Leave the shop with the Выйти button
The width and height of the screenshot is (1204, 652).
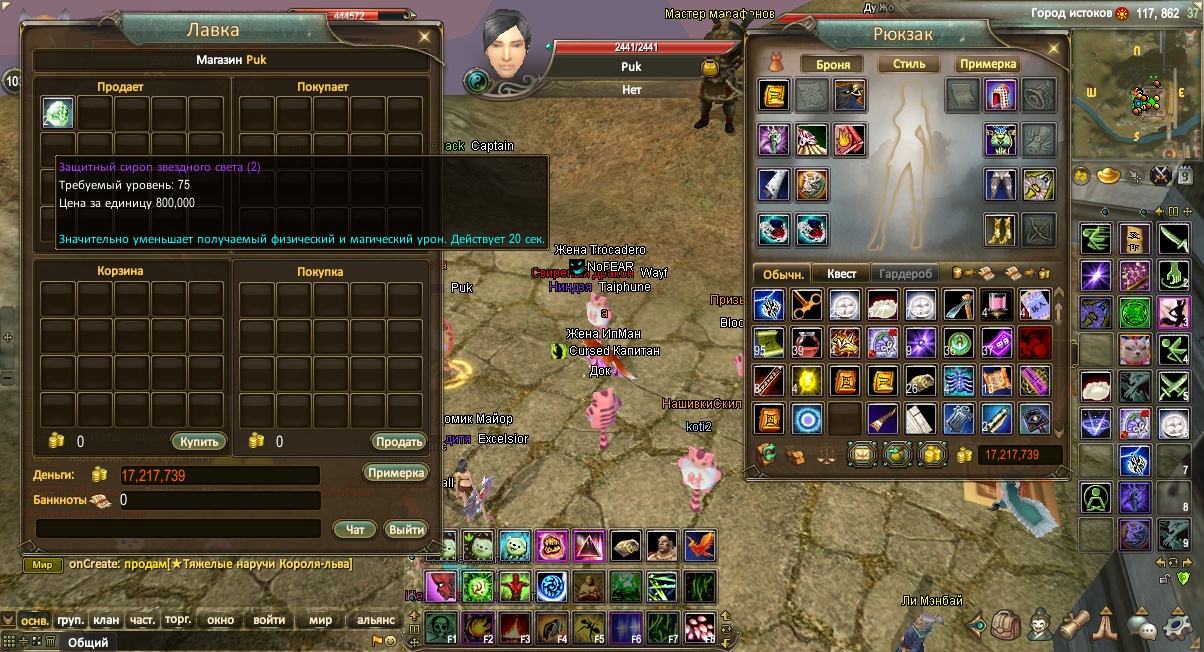[406, 529]
